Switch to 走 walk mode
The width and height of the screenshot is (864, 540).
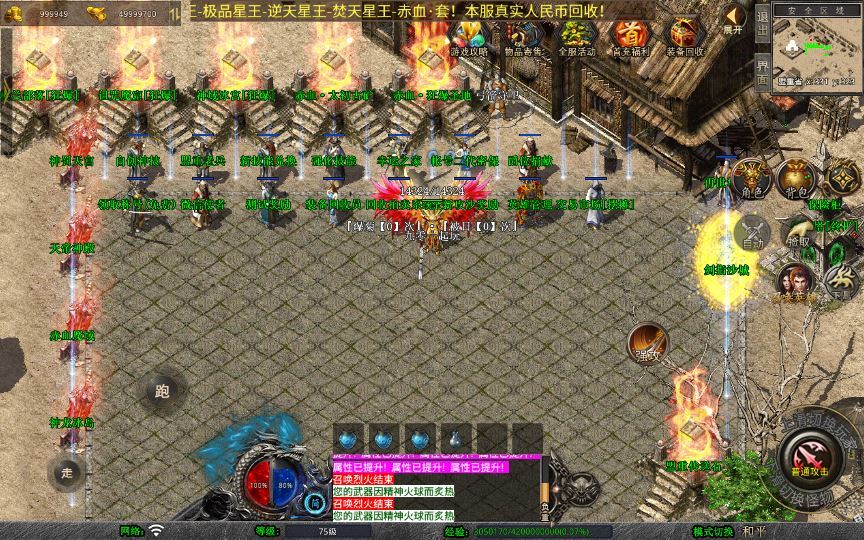click(68, 471)
